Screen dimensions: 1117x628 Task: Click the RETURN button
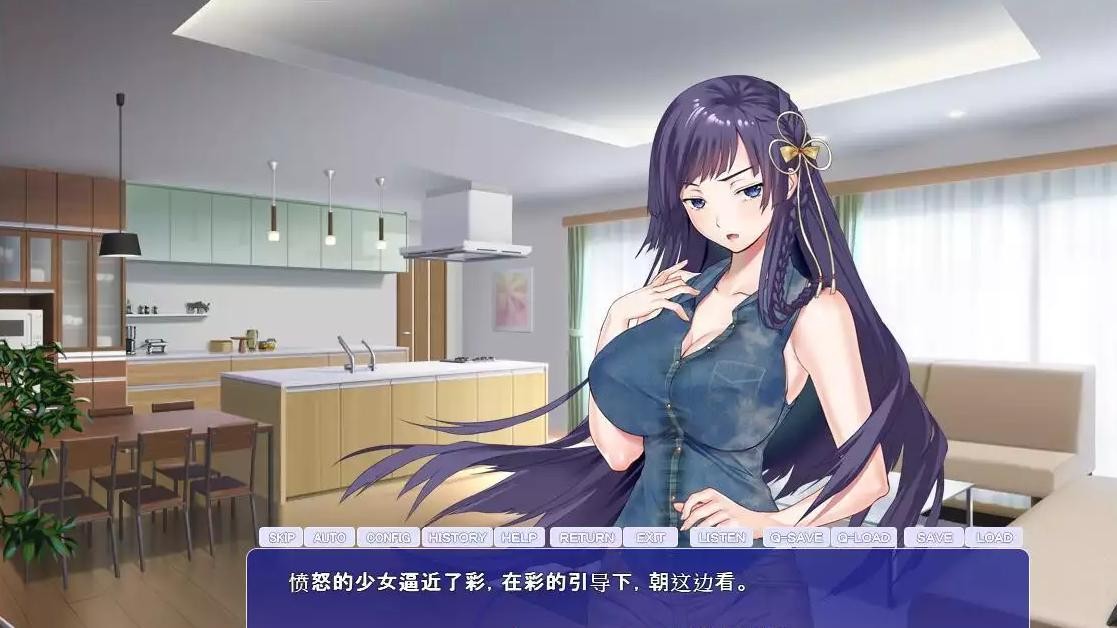[586, 537]
